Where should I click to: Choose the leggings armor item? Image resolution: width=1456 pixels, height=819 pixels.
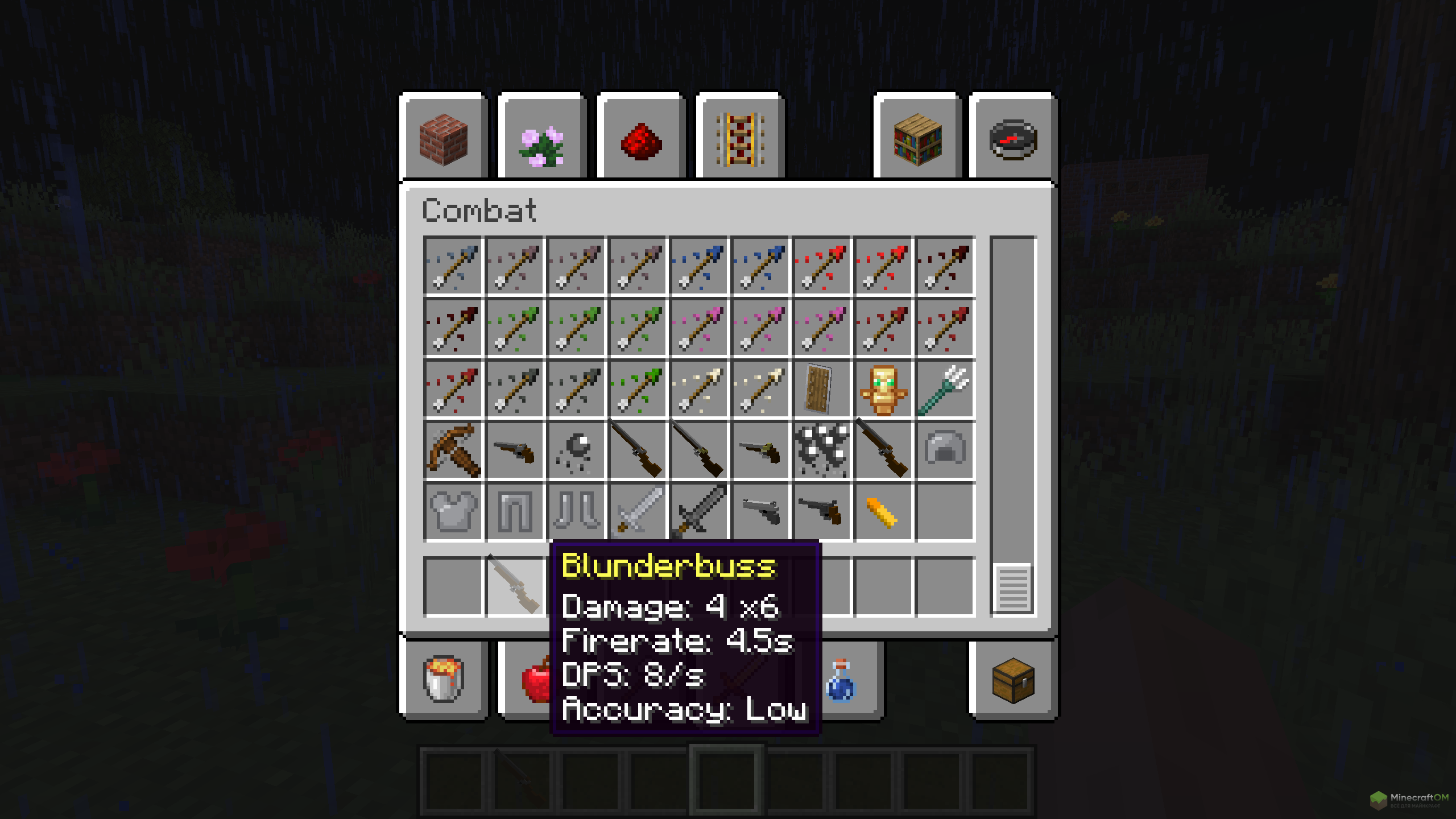tap(514, 512)
